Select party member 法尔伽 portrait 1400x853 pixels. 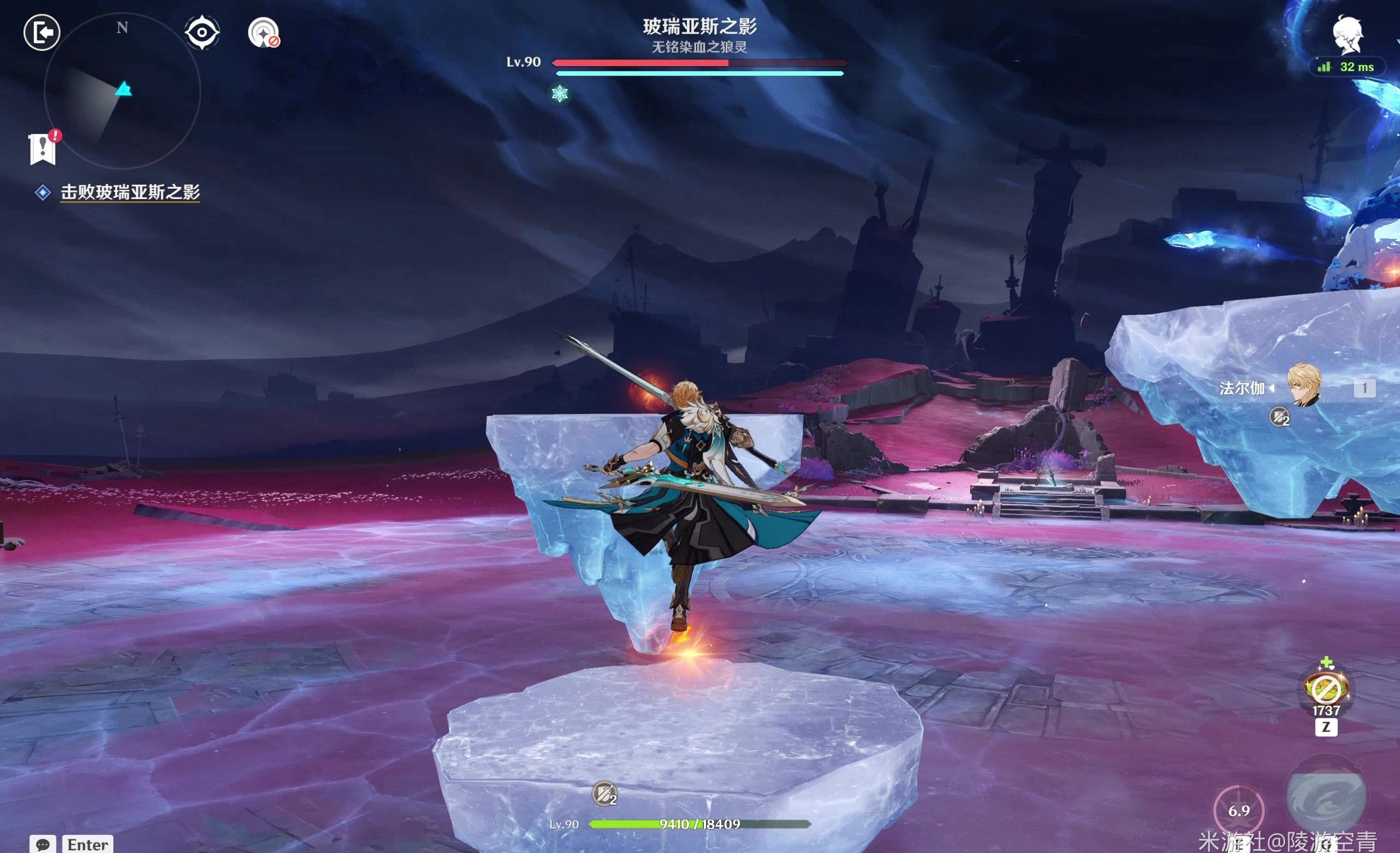coord(1303,386)
